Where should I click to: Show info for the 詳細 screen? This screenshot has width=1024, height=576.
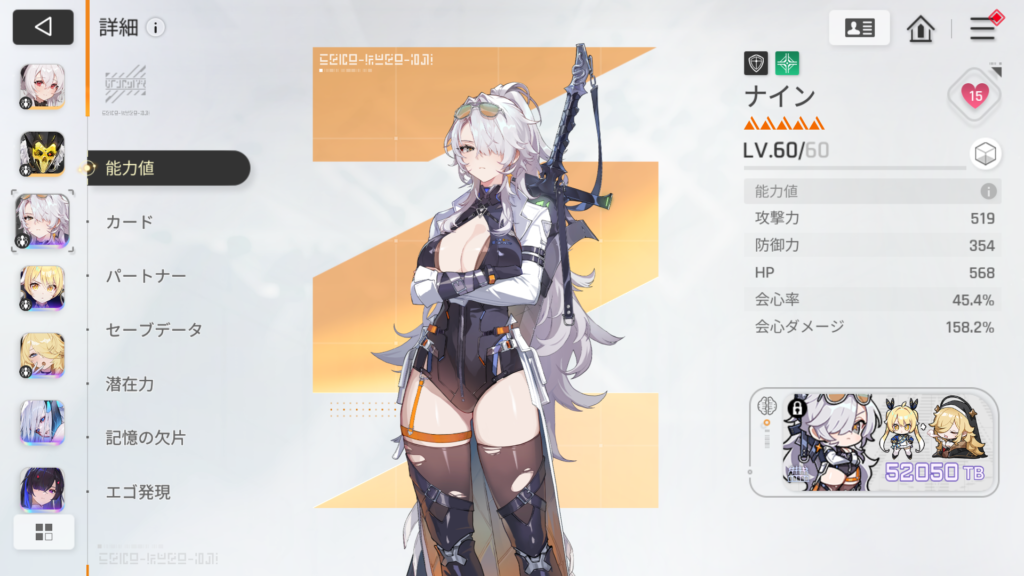(x=156, y=28)
